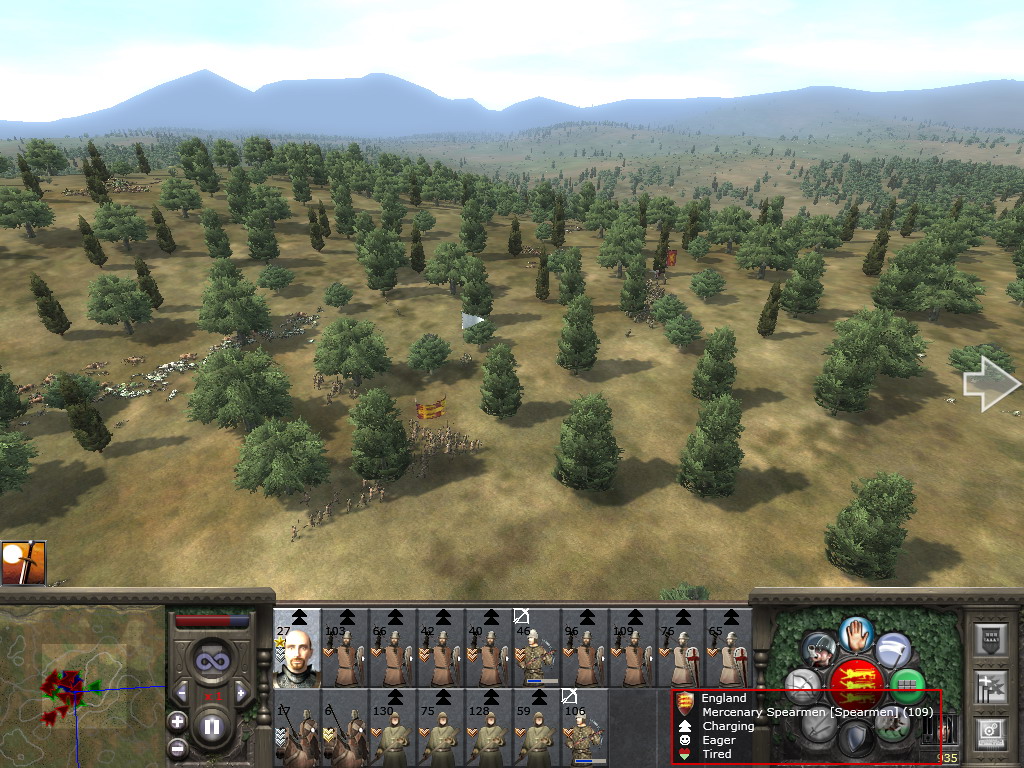Zoom out the minimap
The image size is (1024, 768).
(177, 747)
